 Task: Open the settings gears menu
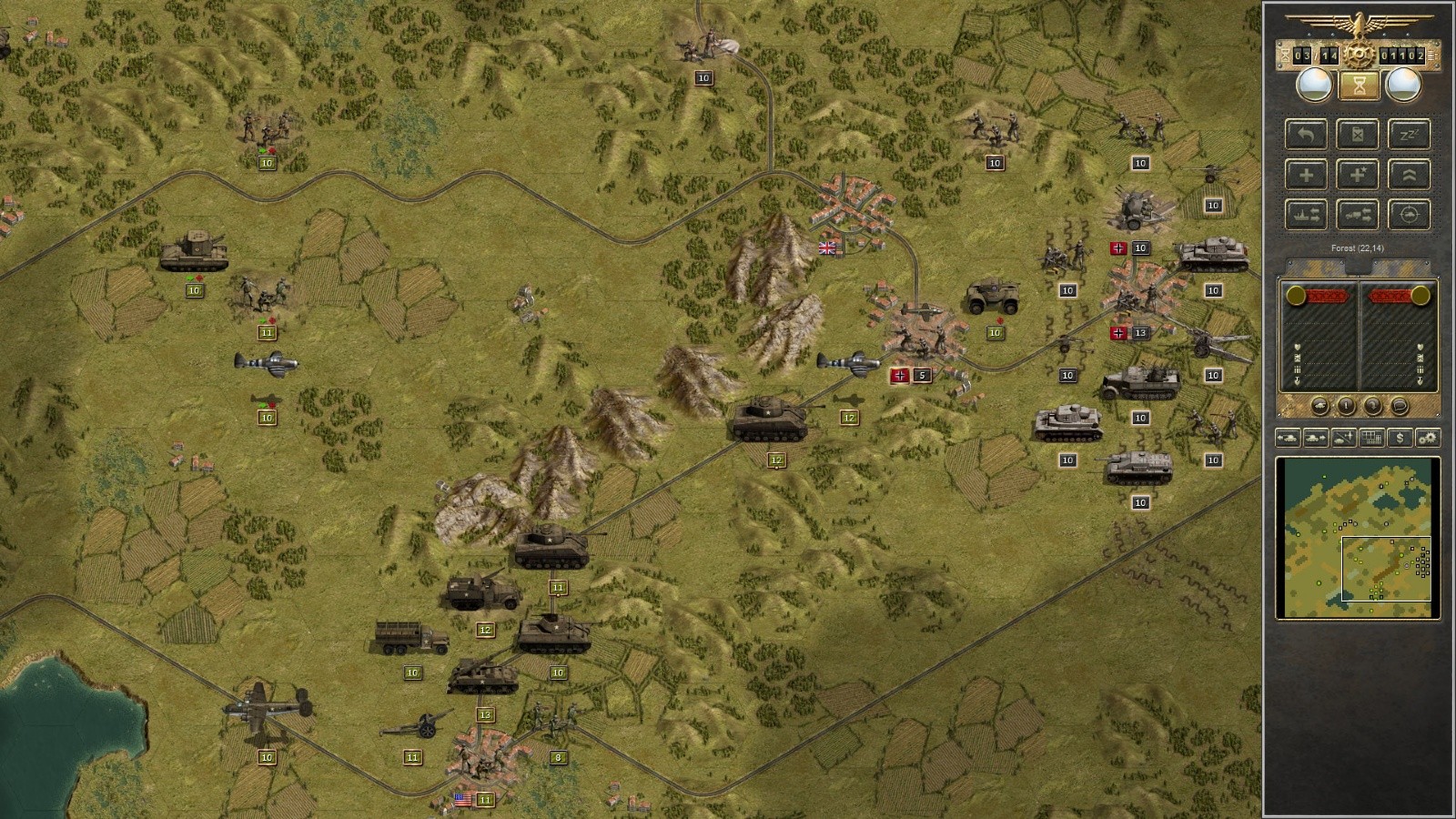[x=1427, y=438]
